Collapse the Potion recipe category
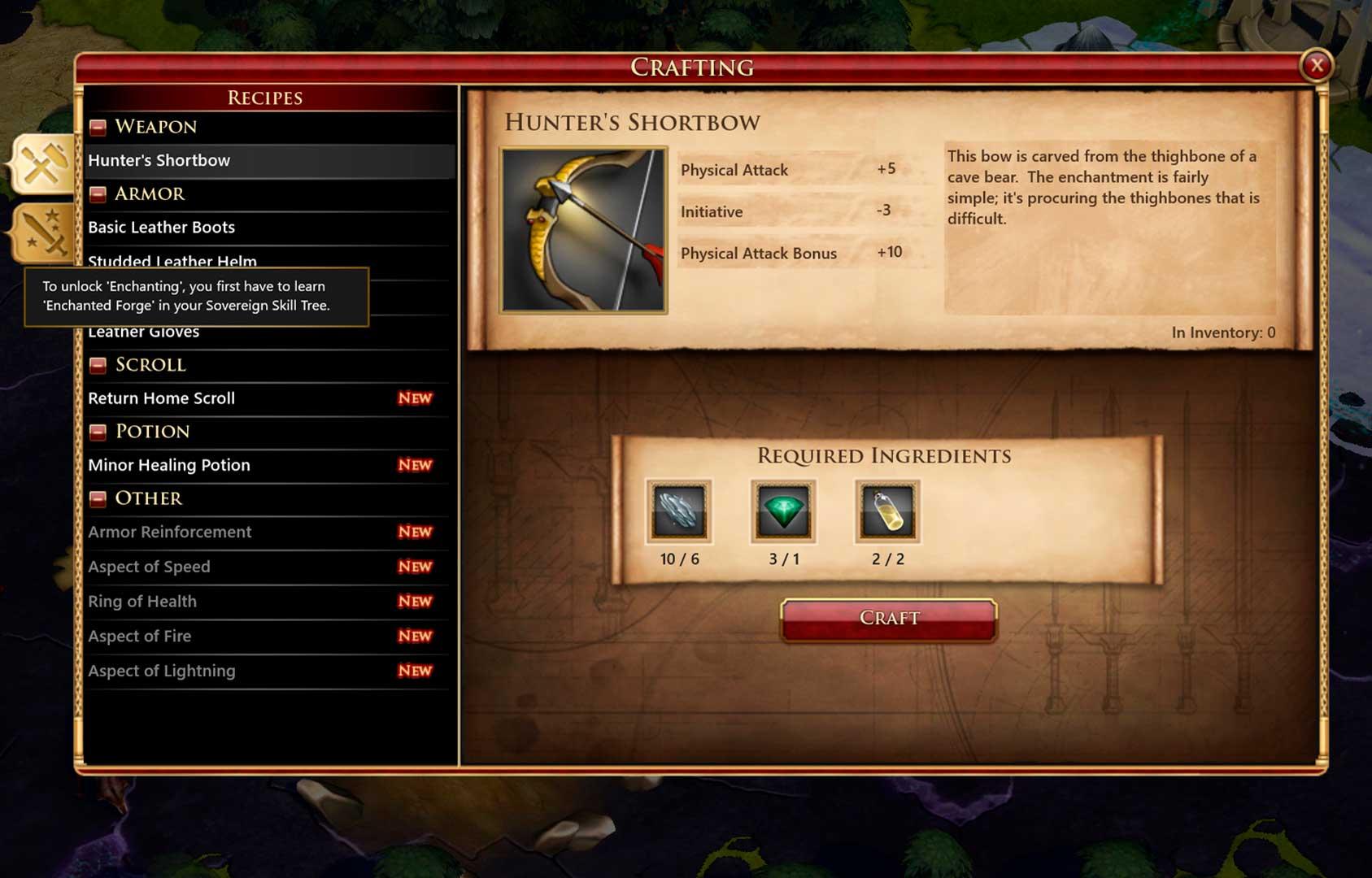Screen dimensions: 1372x878 pyautogui.click(x=98, y=432)
